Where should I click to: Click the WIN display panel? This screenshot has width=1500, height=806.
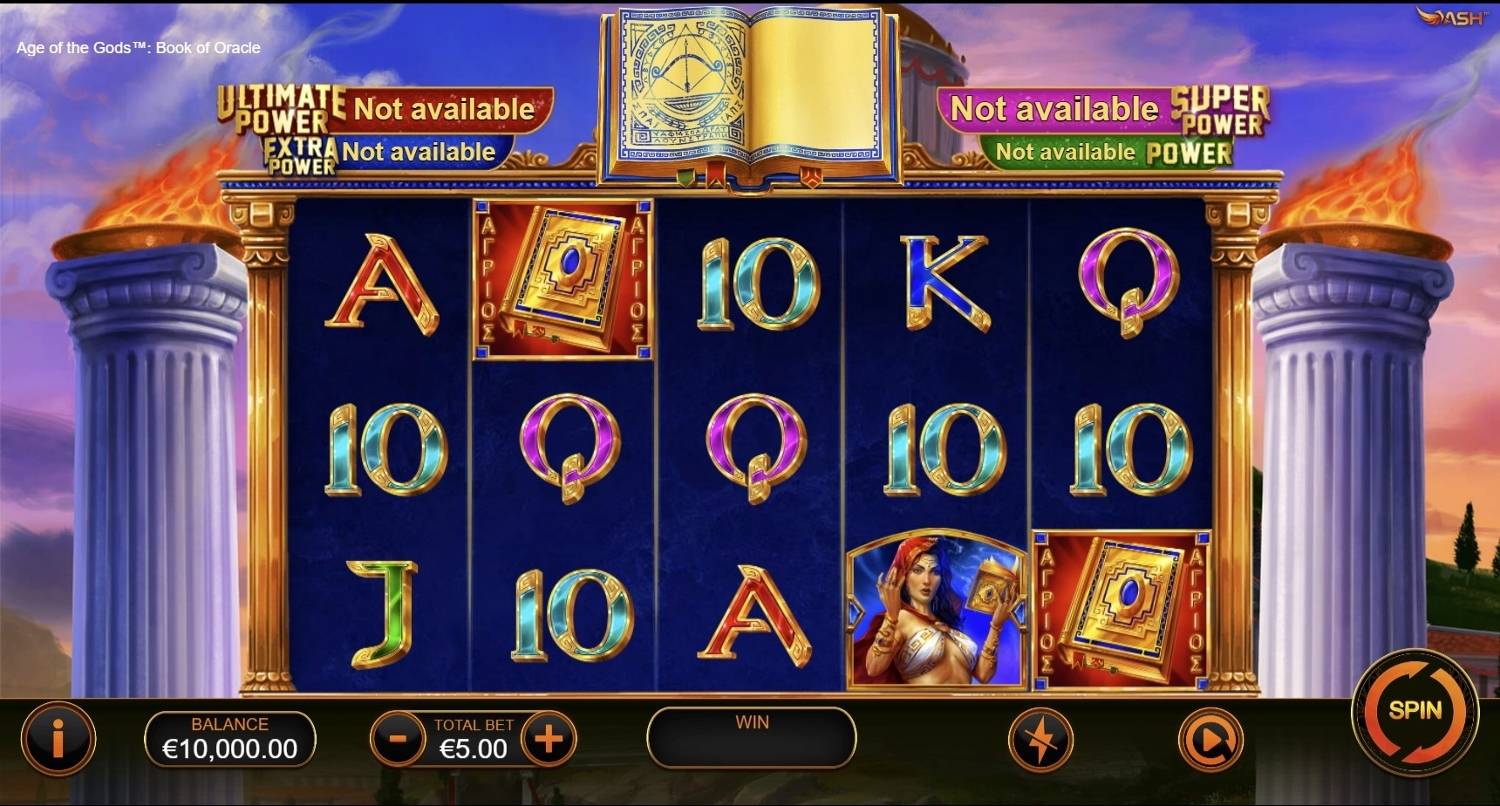click(750, 738)
